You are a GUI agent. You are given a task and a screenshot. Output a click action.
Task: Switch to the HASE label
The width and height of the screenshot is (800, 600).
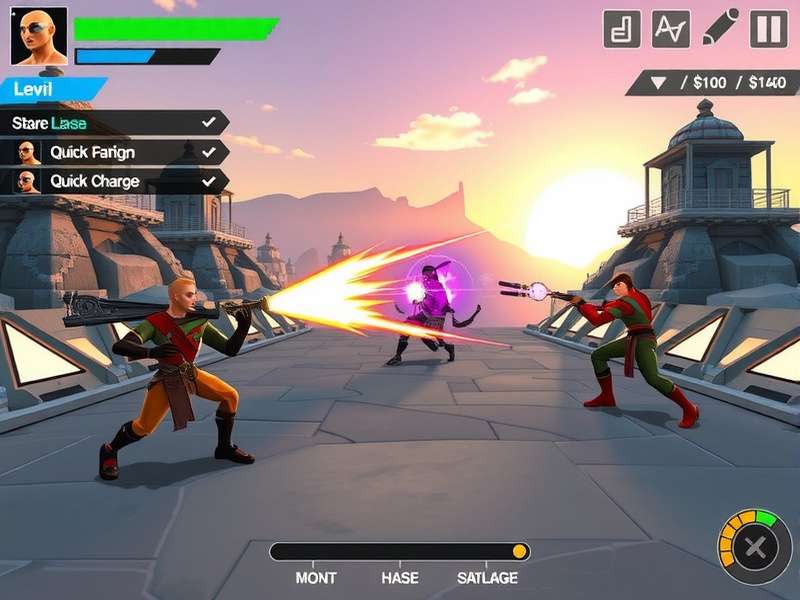click(400, 578)
